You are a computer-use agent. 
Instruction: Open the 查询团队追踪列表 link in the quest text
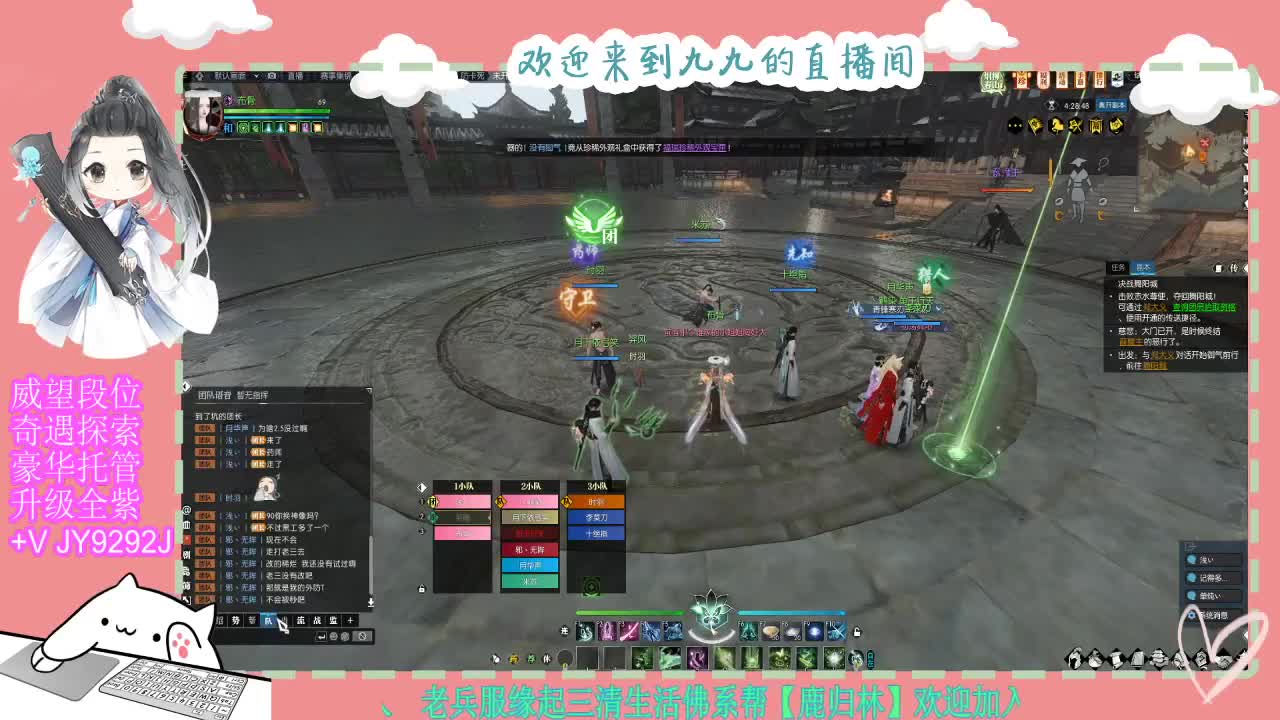point(1205,308)
